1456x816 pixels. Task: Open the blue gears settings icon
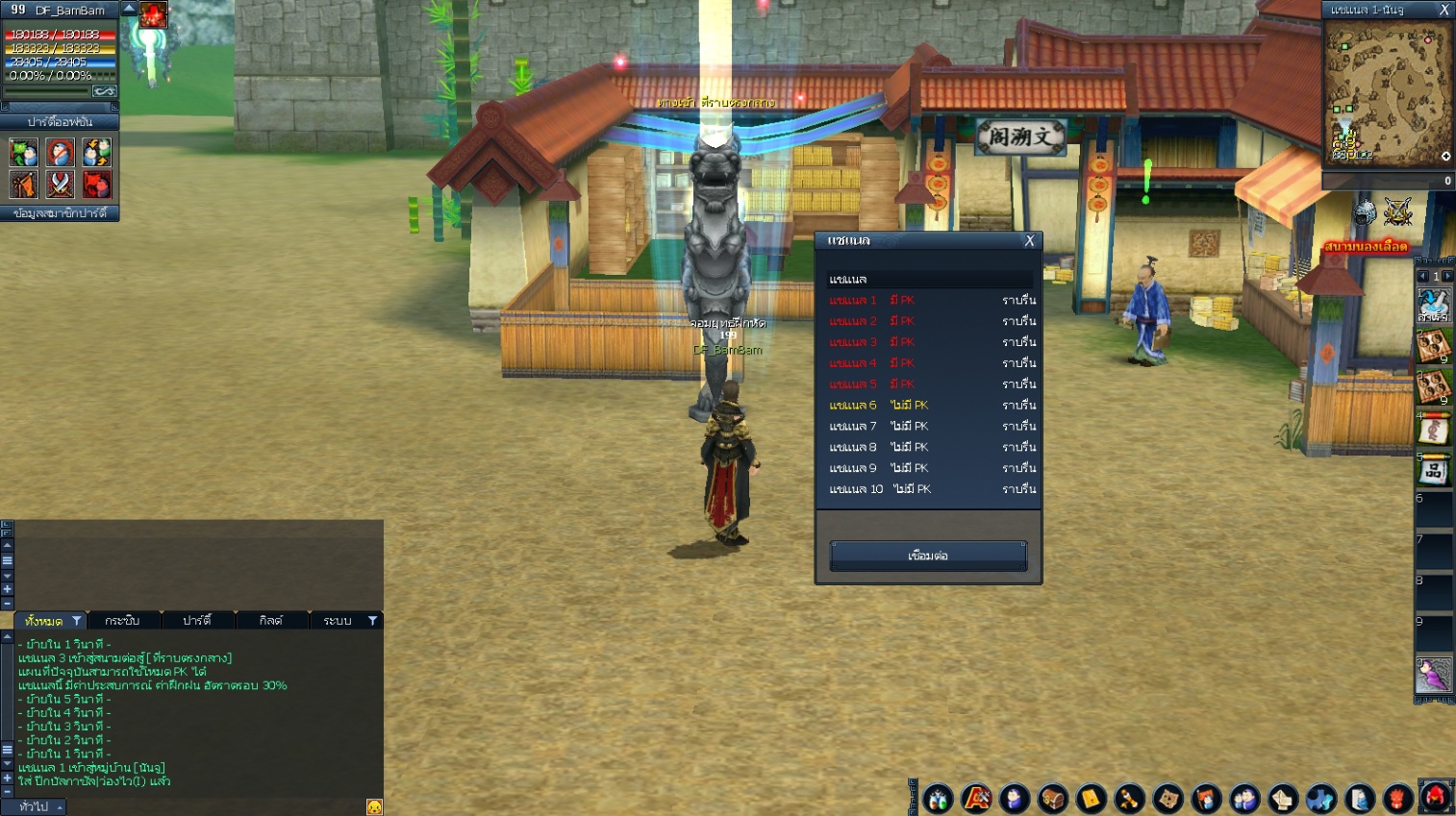pyautogui.click(x=1320, y=799)
